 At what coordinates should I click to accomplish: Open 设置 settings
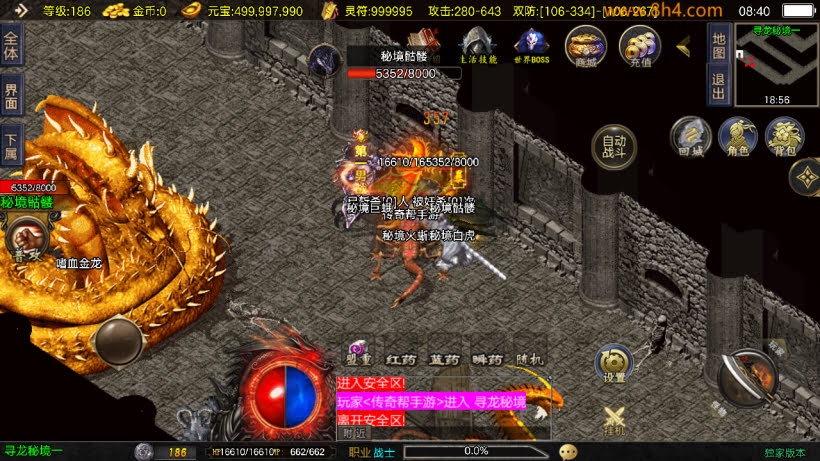click(614, 364)
